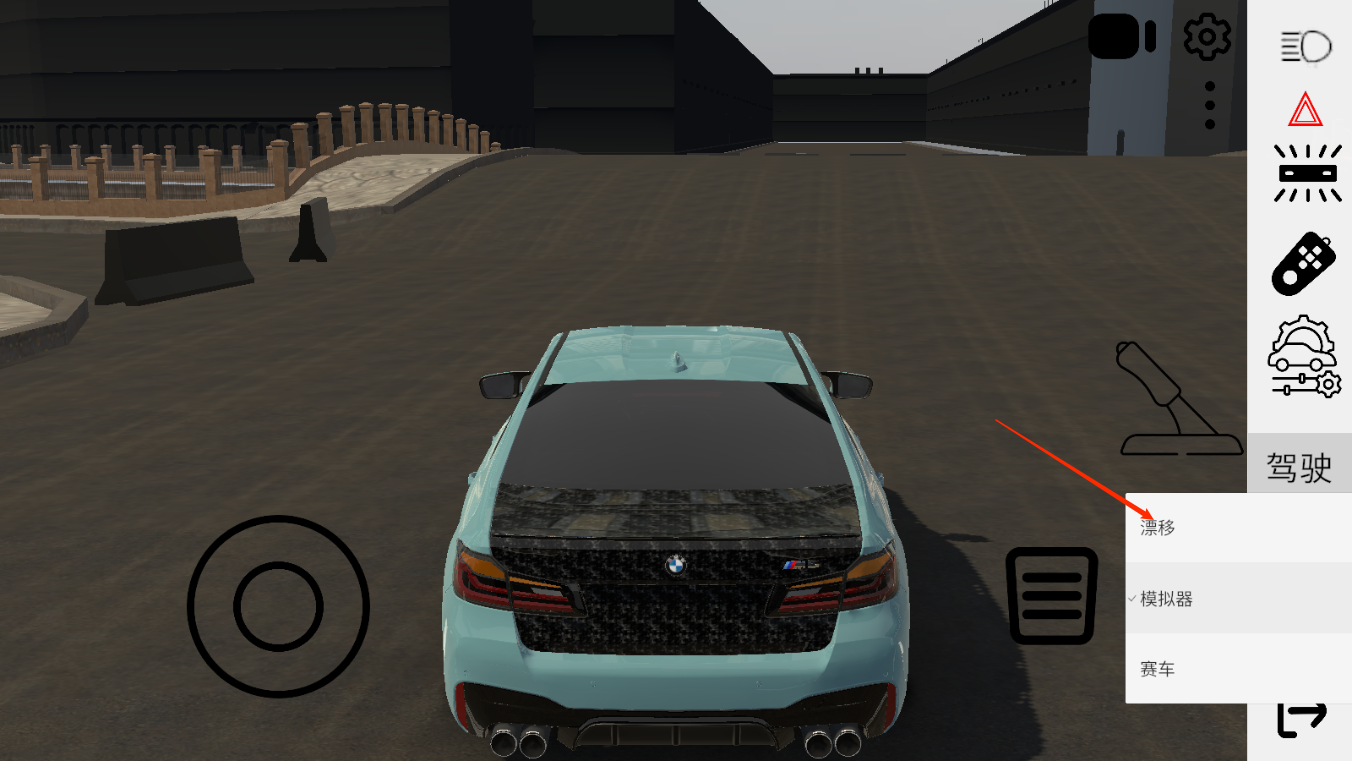
Task: Switch camera view with the camera icon
Action: click(x=1121, y=38)
